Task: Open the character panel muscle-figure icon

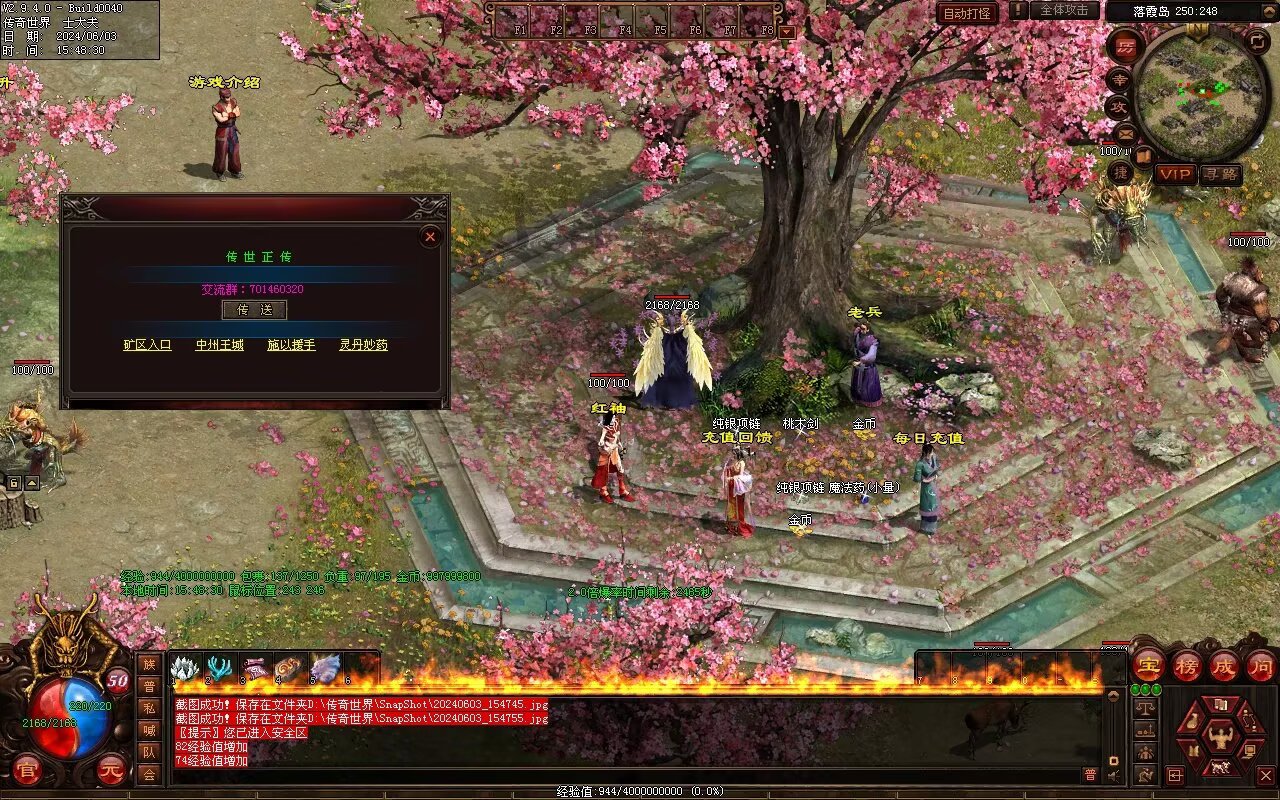Action: click(1219, 738)
